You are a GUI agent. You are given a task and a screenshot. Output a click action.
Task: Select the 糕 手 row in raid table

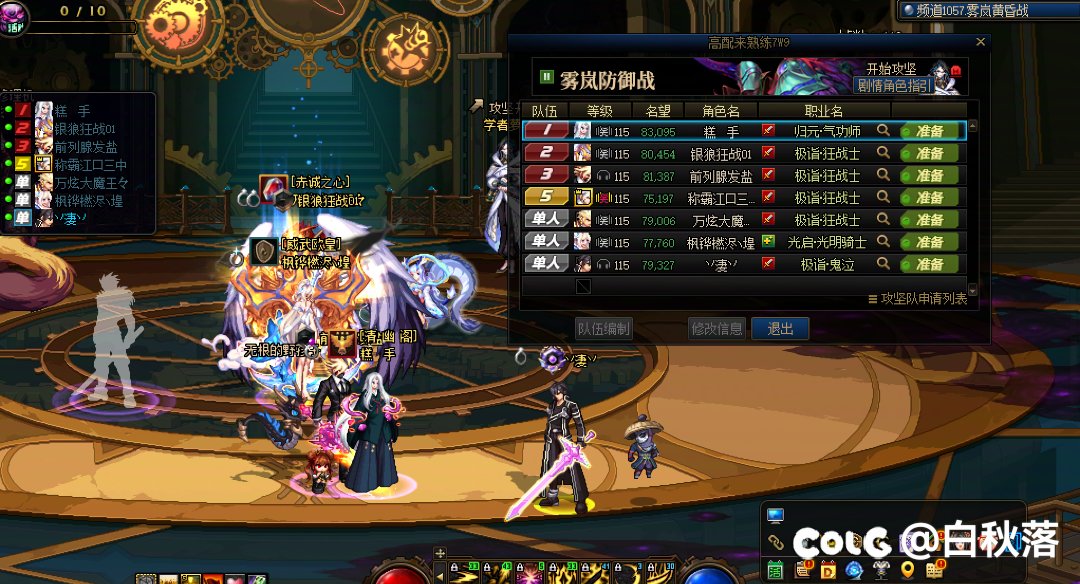click(x=720, y=131)
